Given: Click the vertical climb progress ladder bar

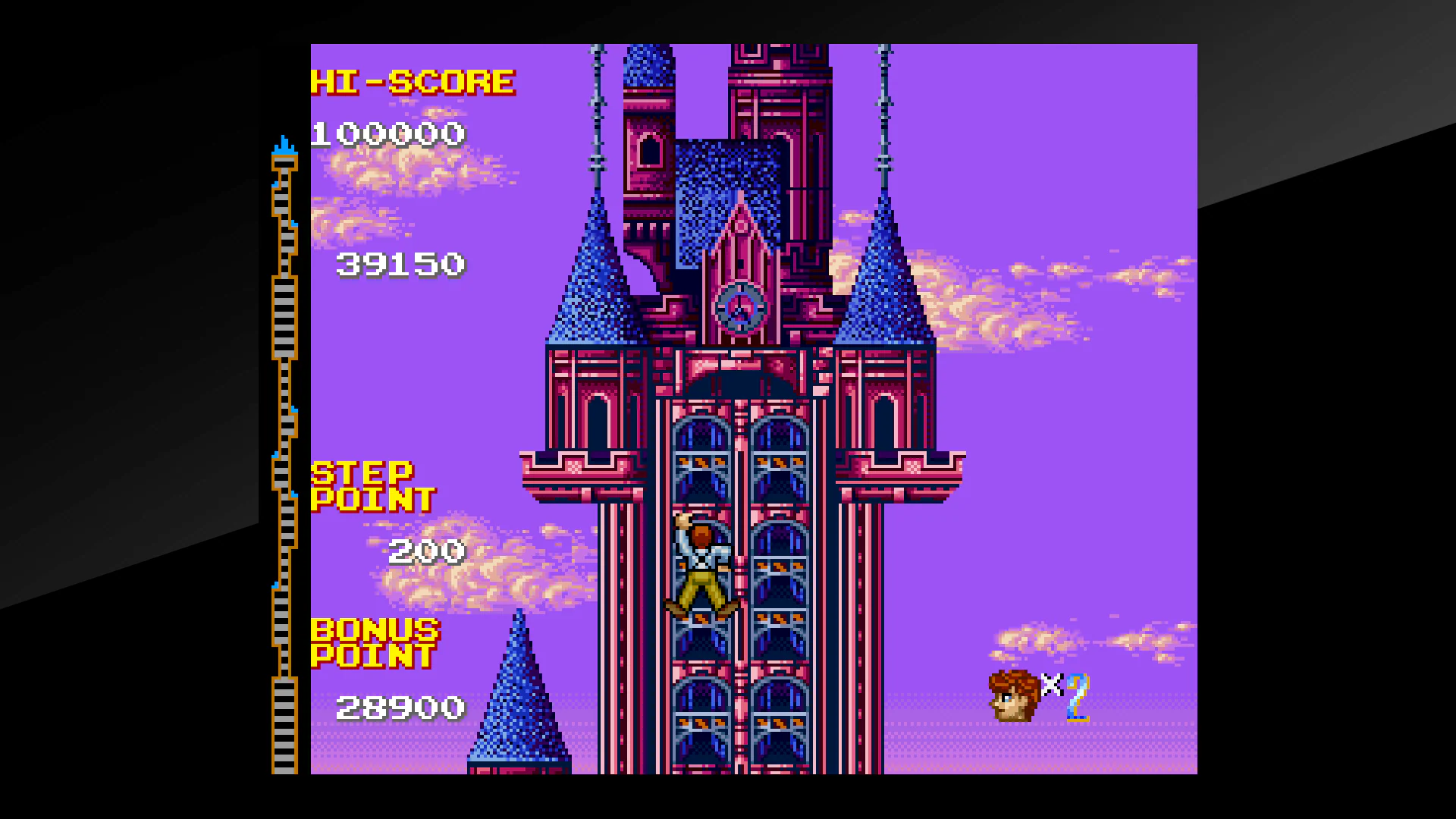Looking at the screenshot, I should pyautogui.click(x=284, y=455).
